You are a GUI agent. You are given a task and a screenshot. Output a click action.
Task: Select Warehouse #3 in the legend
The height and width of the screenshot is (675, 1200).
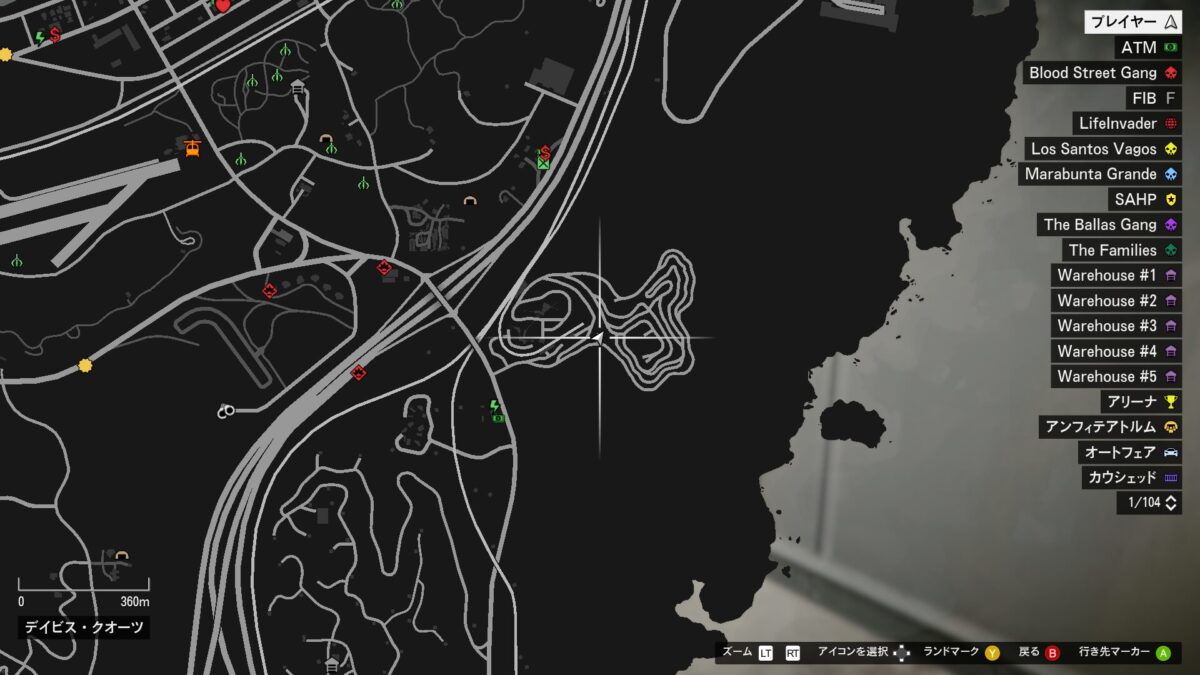coord(1116,326)
